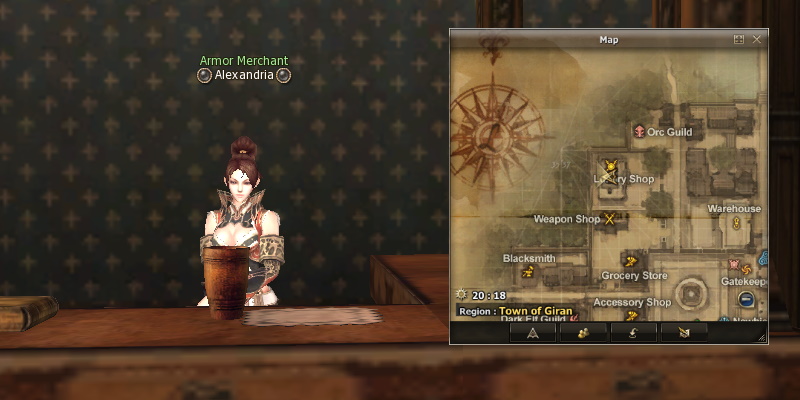Choose the Blacksmith marker on the map
Image resolution: width=800 pixels, height=400 pixels.
click(x=528, y=270)
